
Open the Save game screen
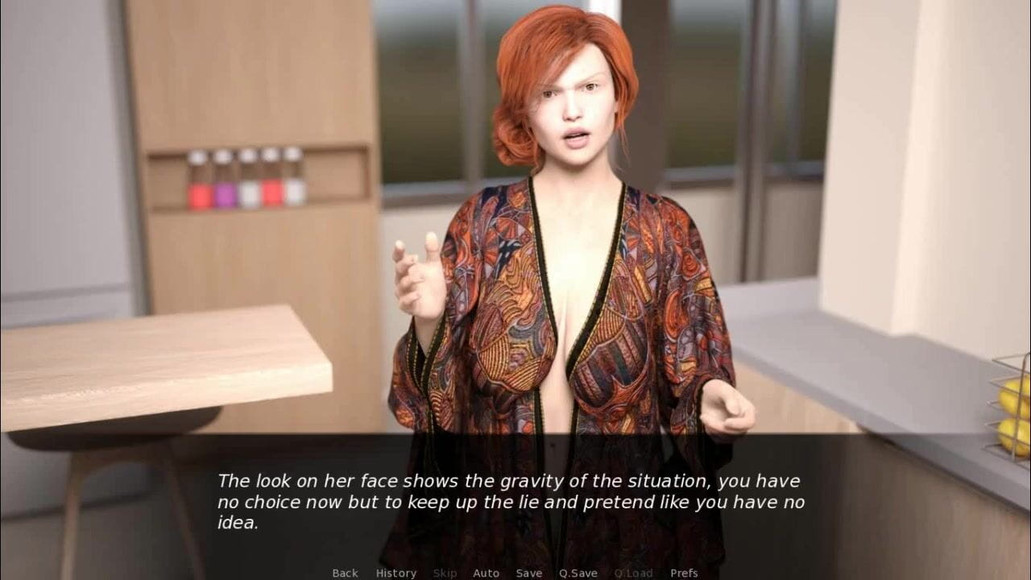tap(529, 573)
